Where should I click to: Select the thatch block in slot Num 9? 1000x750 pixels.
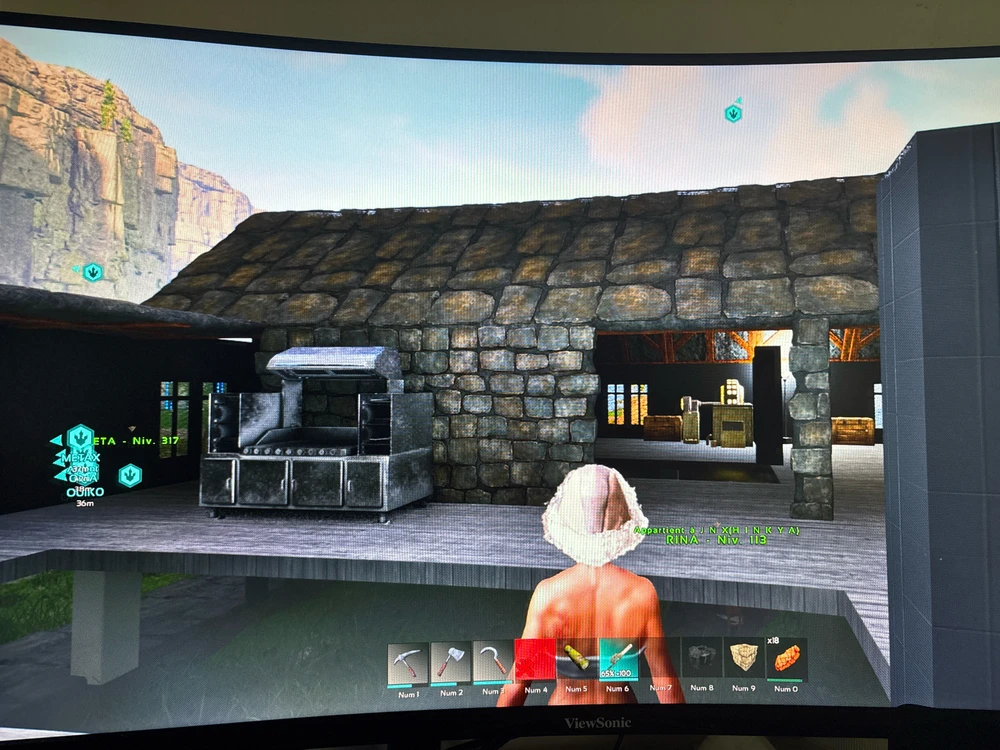[744, 658]
